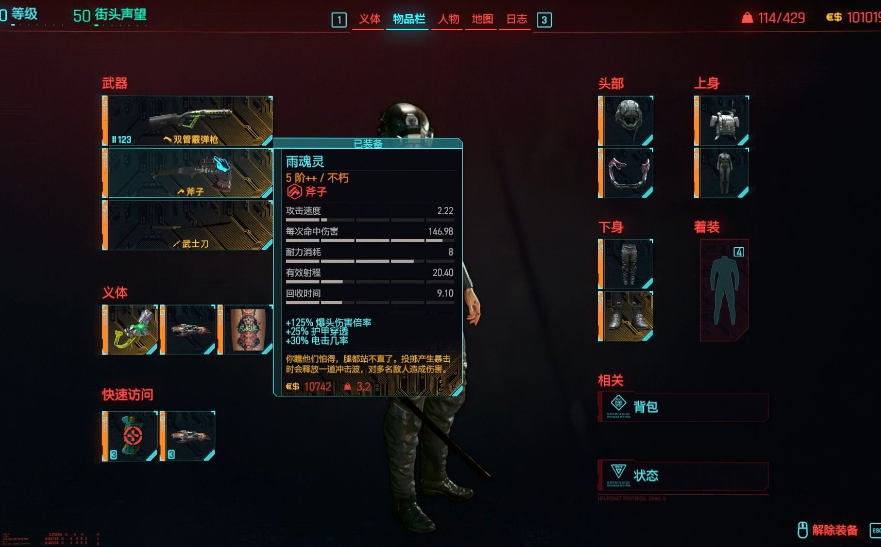
Task: Select the red crosshair grenade quick-access slot
Action: tap(131, 436)
